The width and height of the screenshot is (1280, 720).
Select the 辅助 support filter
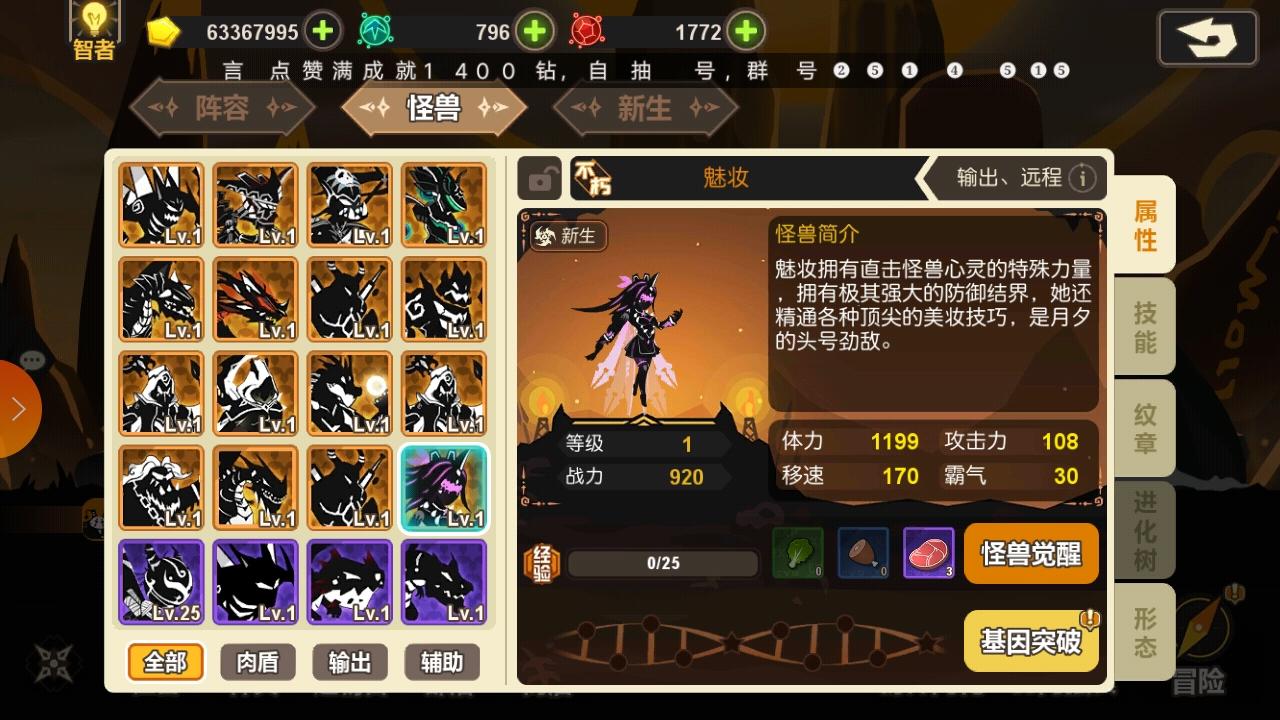(441, 662)
